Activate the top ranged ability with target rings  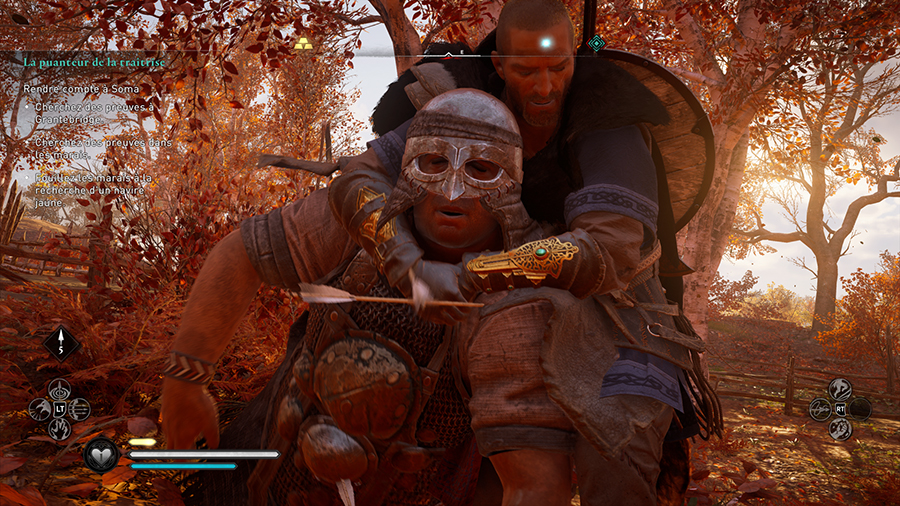[x=60, y=389]
